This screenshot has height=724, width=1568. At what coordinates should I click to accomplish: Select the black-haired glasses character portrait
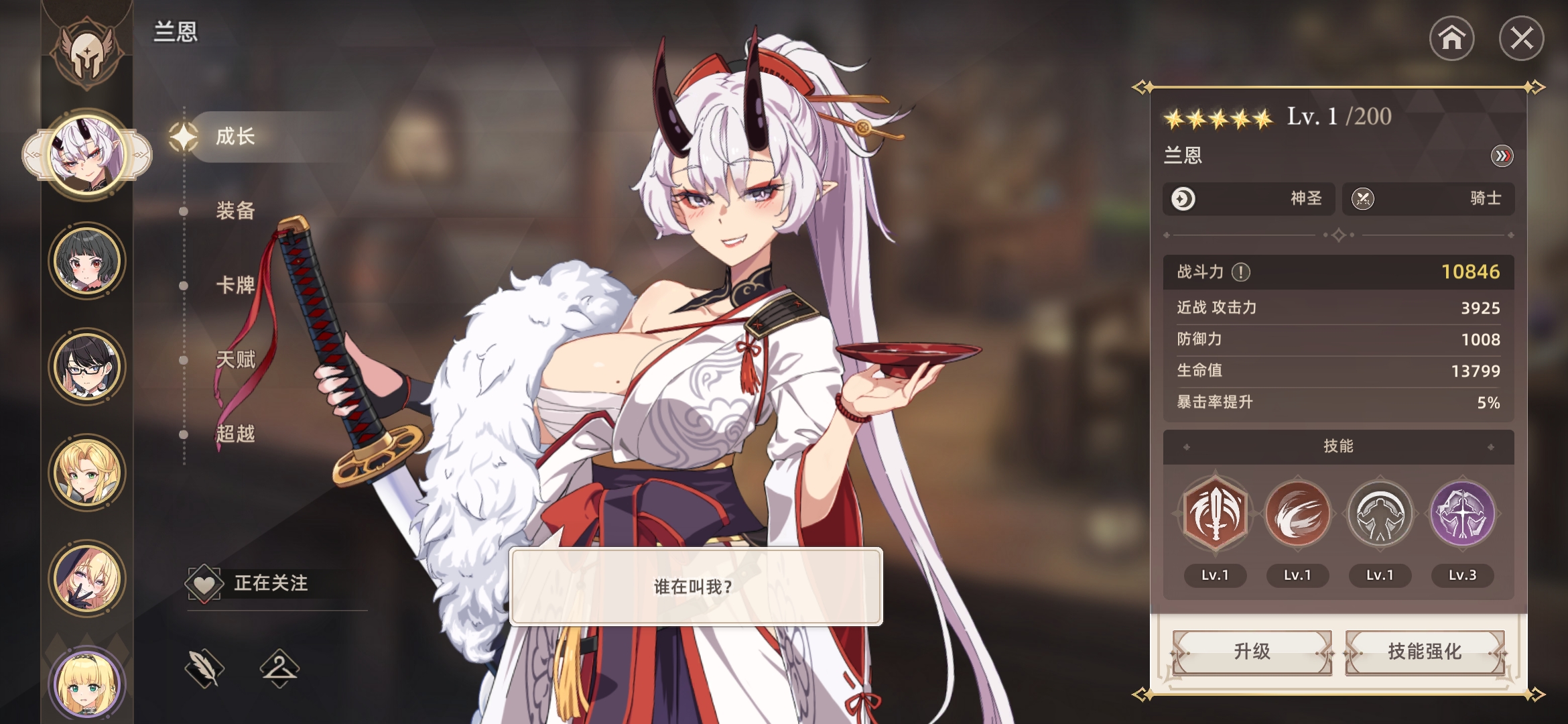(x=87, y=367)
